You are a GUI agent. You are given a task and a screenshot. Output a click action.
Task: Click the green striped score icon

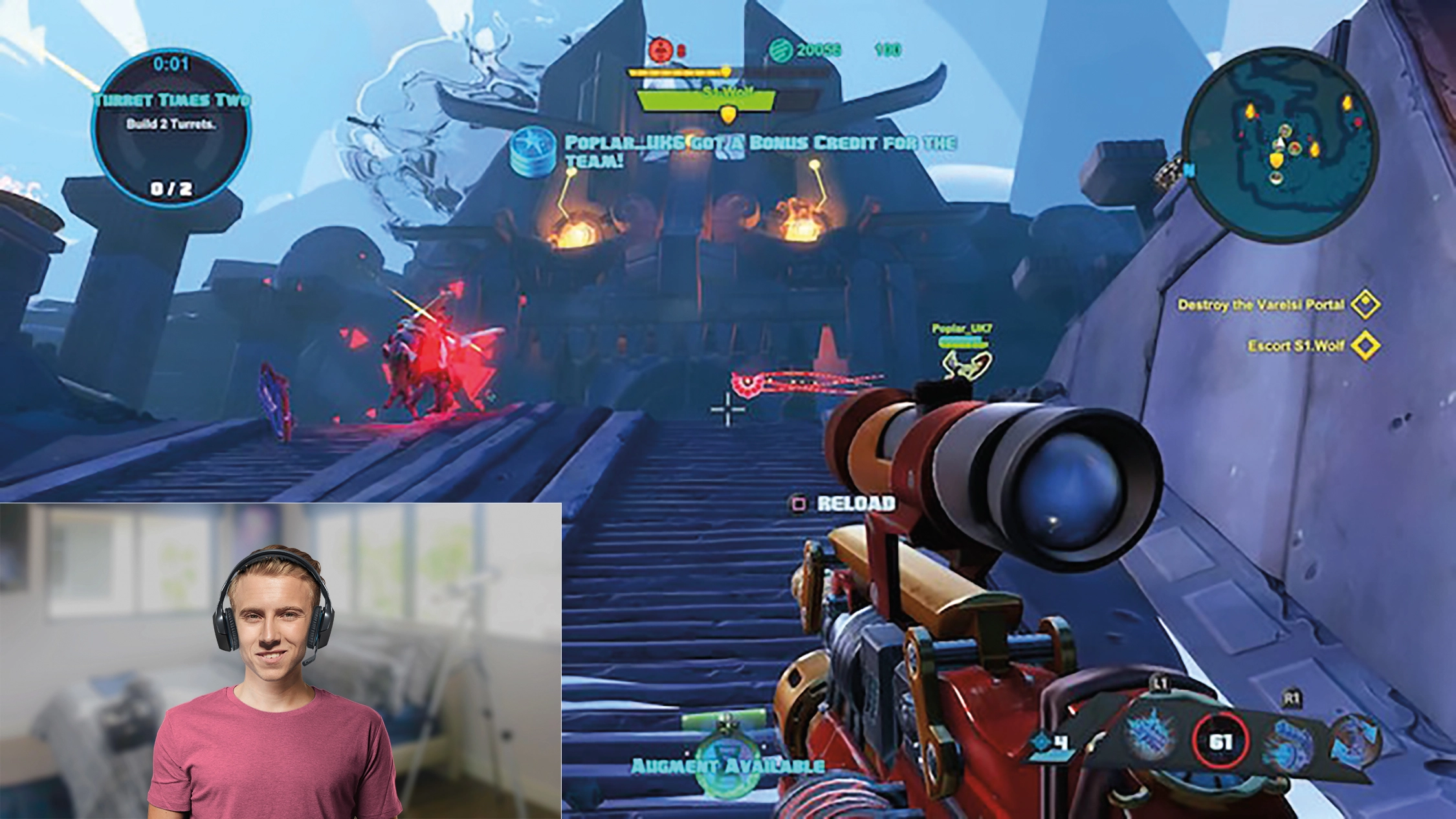tap(781, 50)
